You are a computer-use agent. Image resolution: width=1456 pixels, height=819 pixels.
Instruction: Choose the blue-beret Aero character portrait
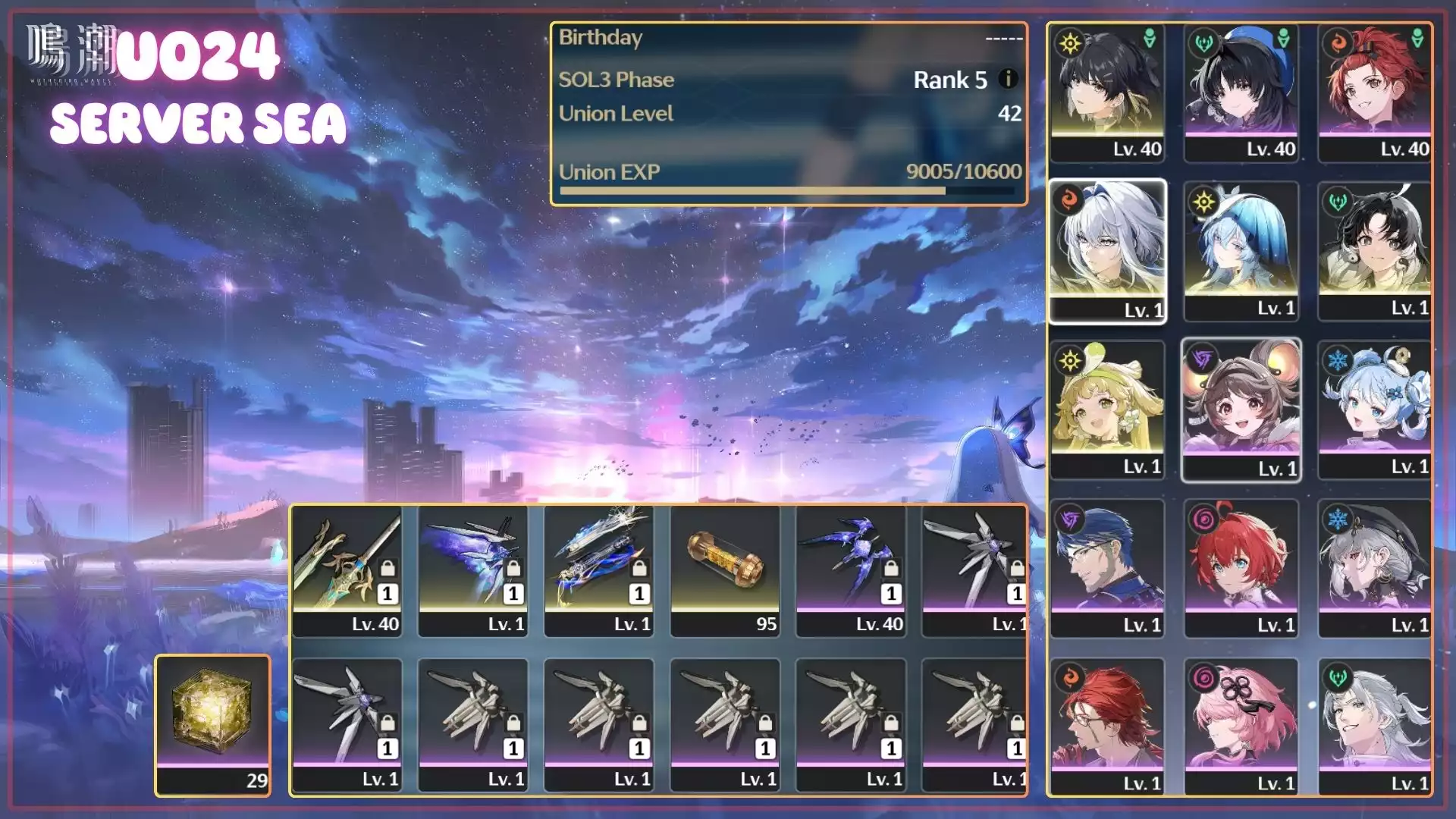tap(1241, 93)
